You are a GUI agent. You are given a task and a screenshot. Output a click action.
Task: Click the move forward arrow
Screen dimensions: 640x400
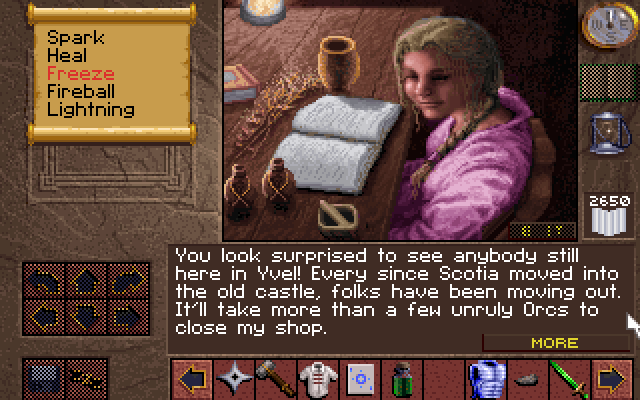[x=84, y=283]
